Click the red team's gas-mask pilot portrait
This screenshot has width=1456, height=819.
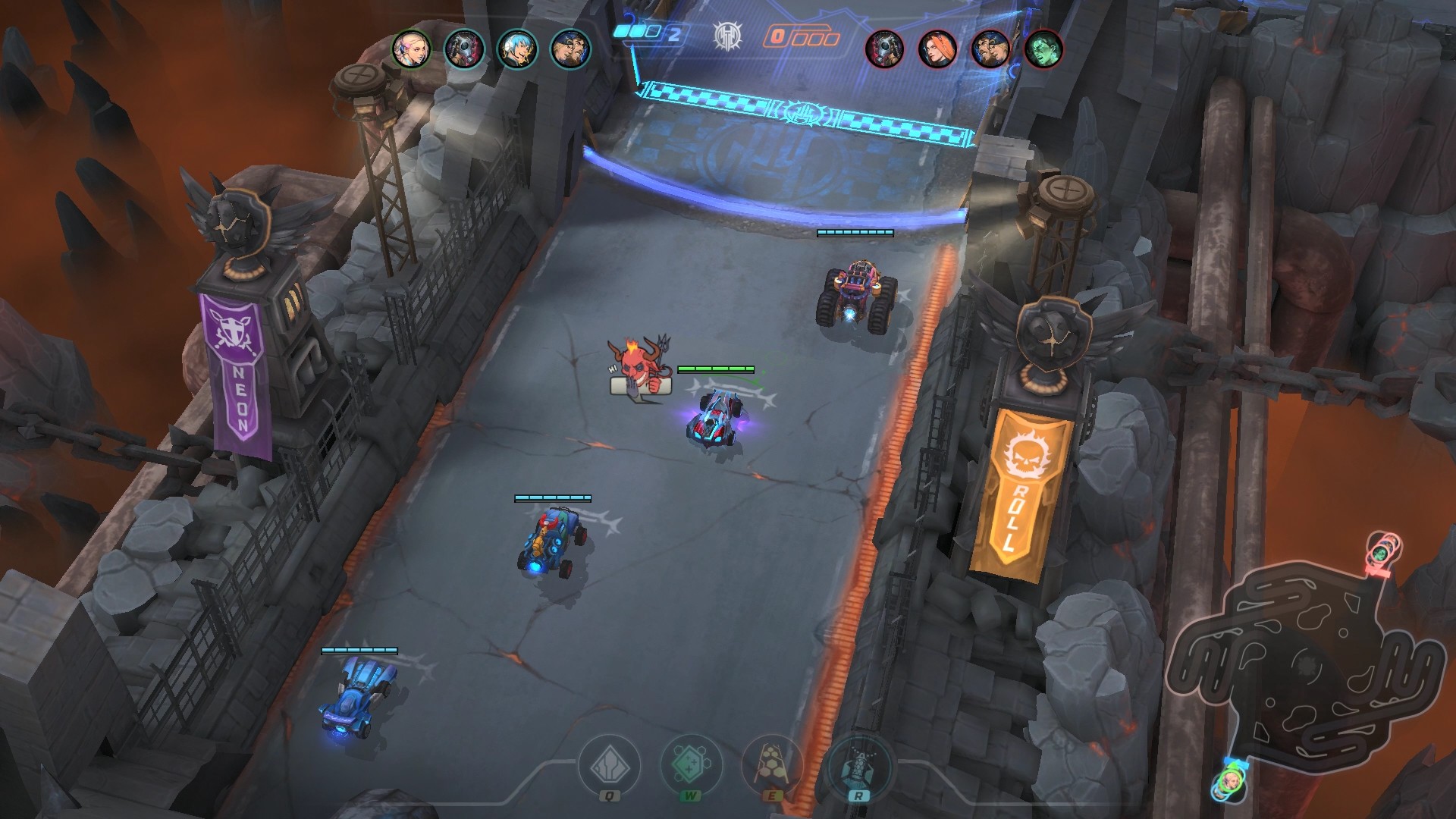(885, 49)
